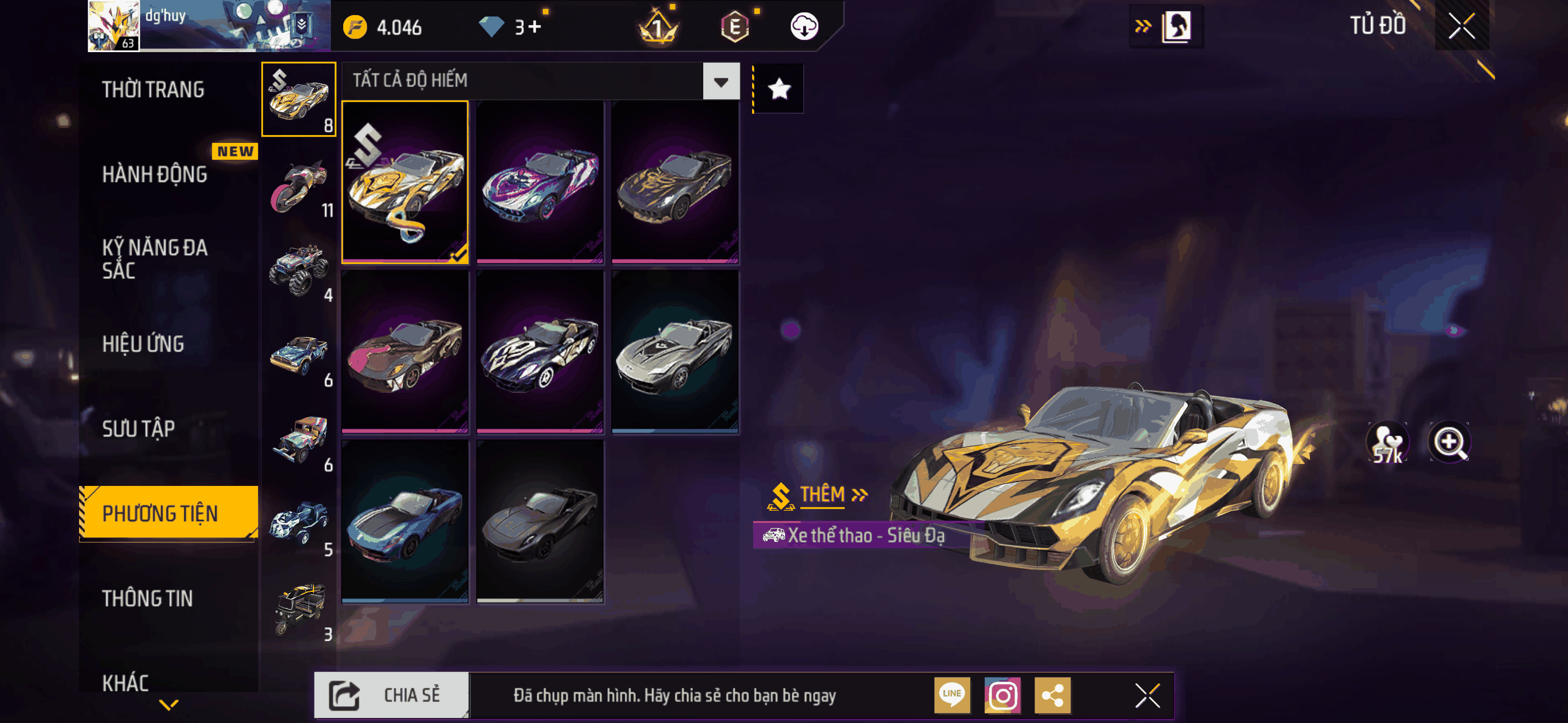Open the Sưu Tập section
The image size is (1568, 723).
click(x=138, y=429)
